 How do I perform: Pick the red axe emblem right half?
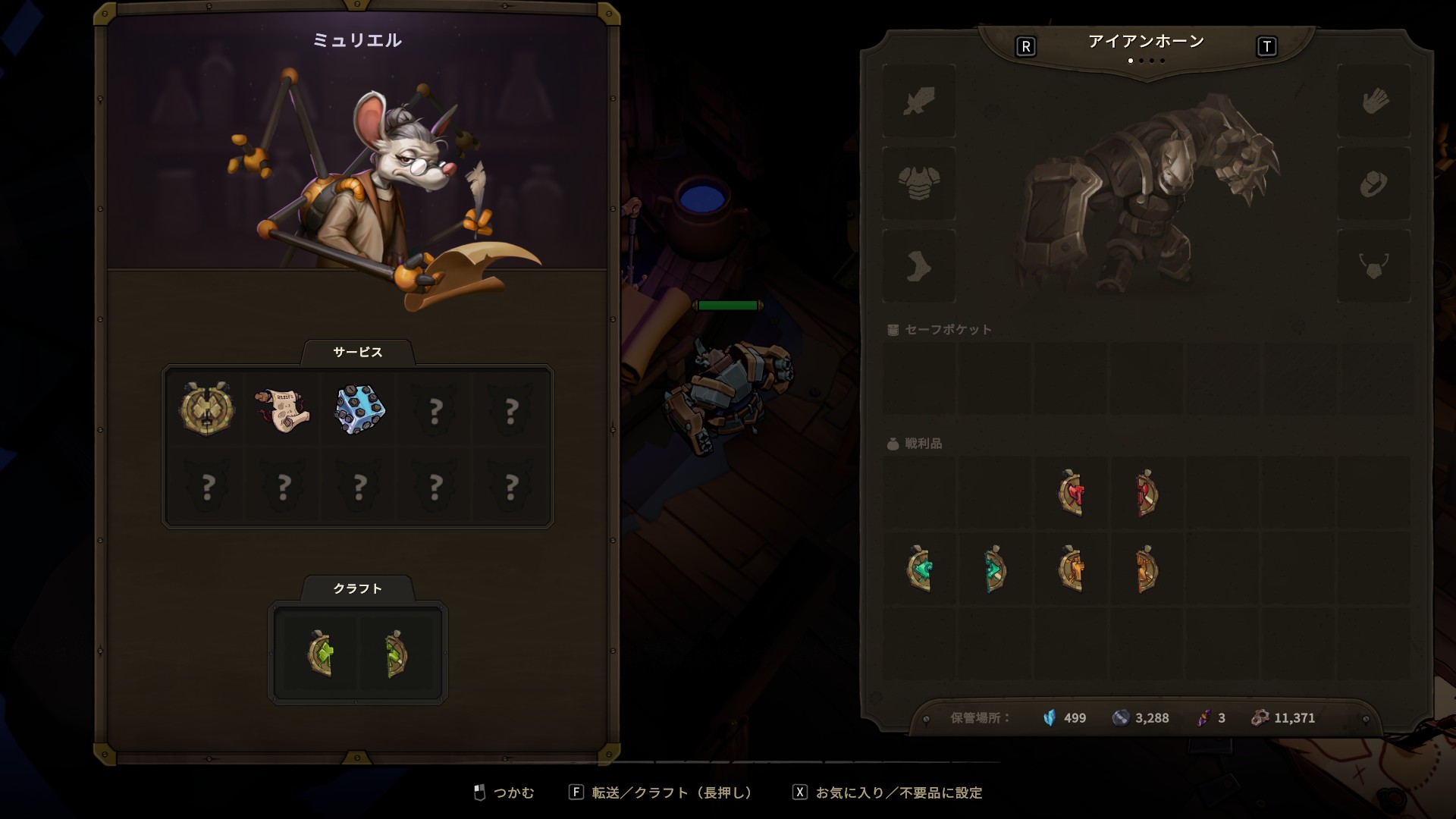[1146, 493]
